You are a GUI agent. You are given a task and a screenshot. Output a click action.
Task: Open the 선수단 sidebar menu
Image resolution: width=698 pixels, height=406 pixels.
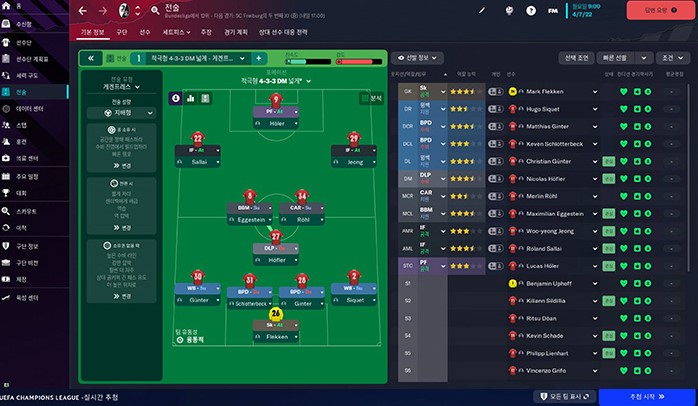(x=23, y=43)
